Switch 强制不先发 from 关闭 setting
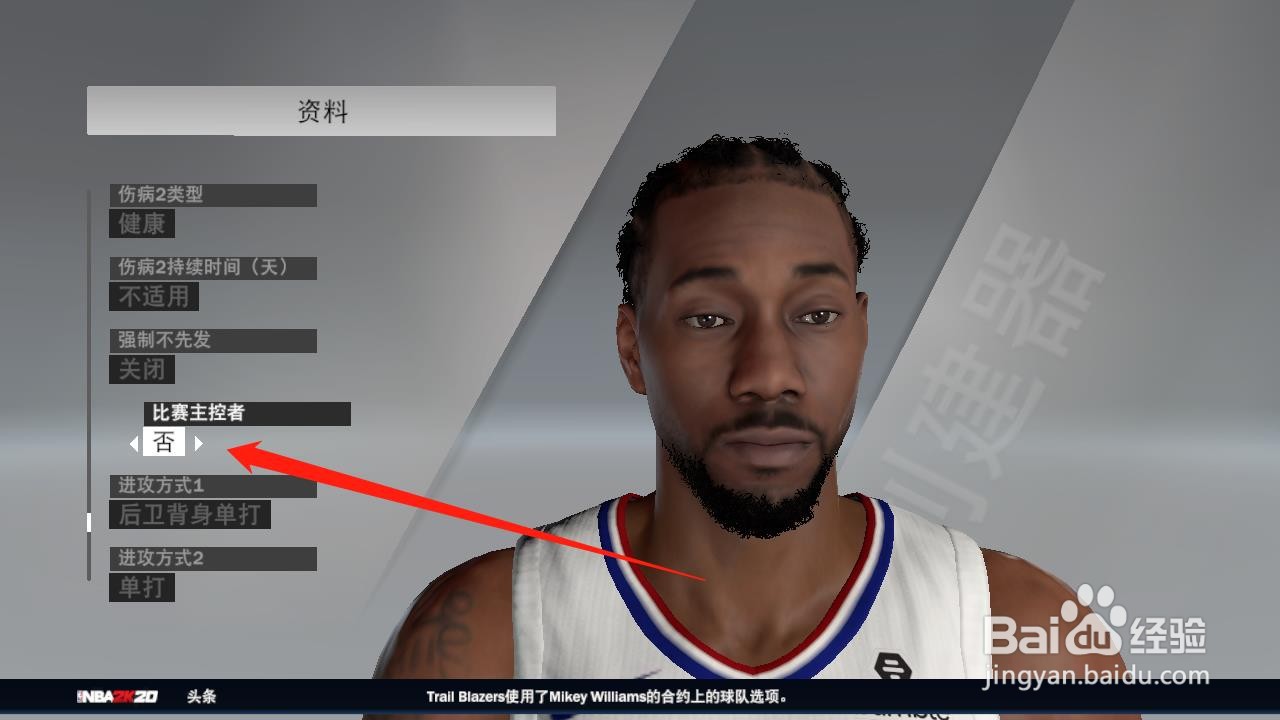Screen dimensions: 1280x720 (x=140, y=369)
